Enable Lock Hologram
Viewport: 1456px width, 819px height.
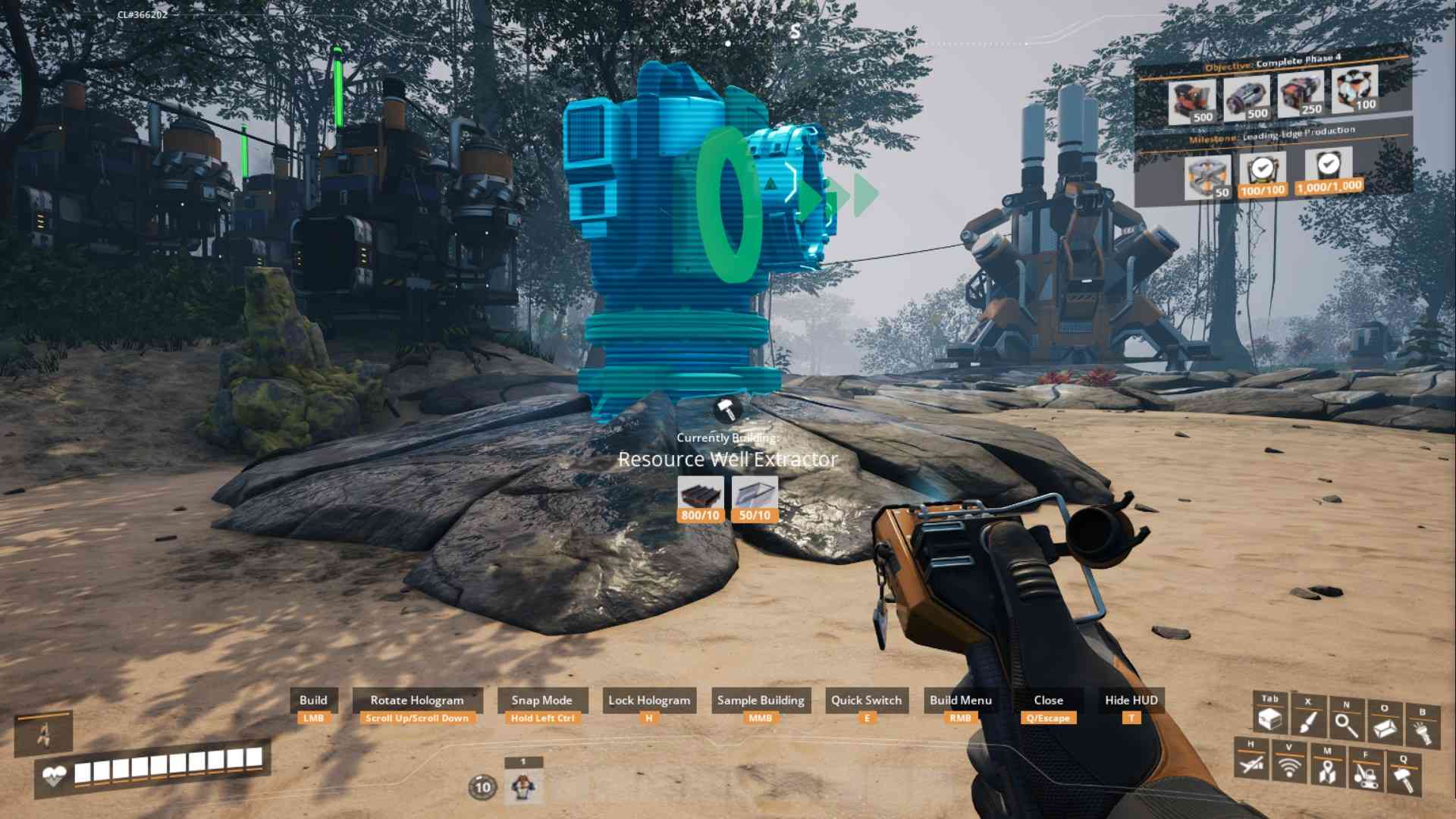[648, 700]
